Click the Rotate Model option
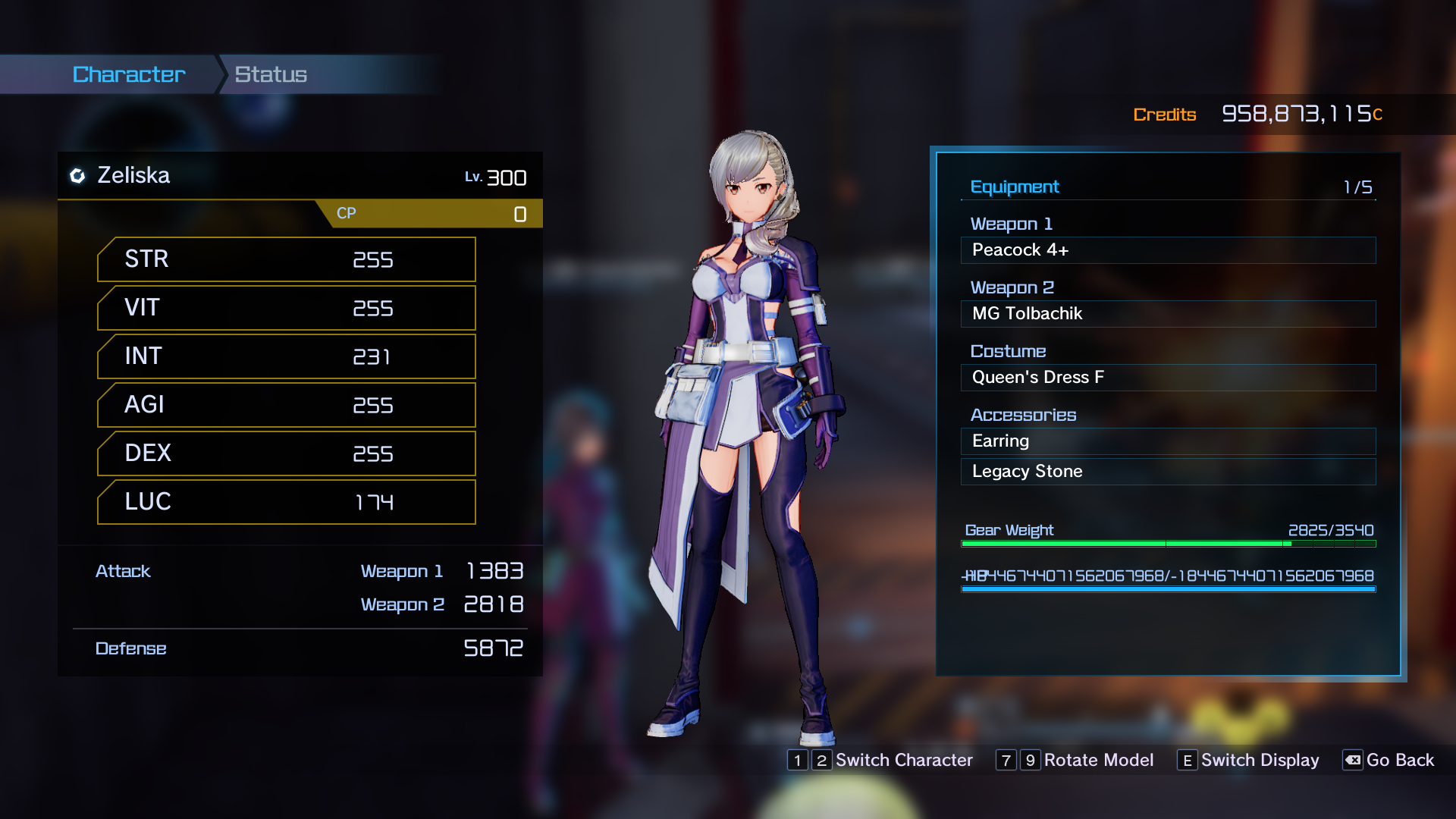 pyautogui.click(x=1075, y=760)
